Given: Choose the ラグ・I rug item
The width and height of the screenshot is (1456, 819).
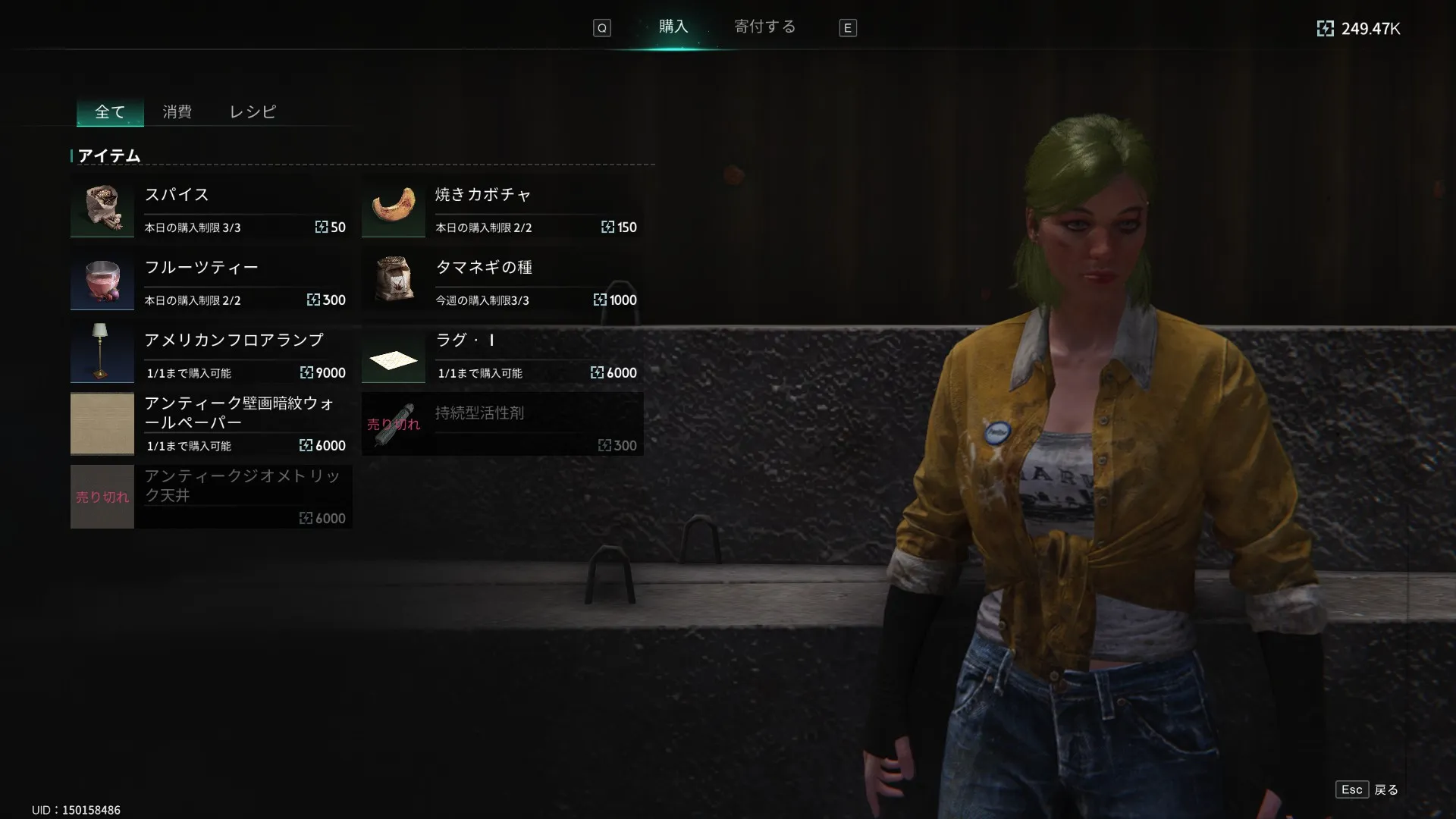Looking at the screenshot, I should 502,352.
